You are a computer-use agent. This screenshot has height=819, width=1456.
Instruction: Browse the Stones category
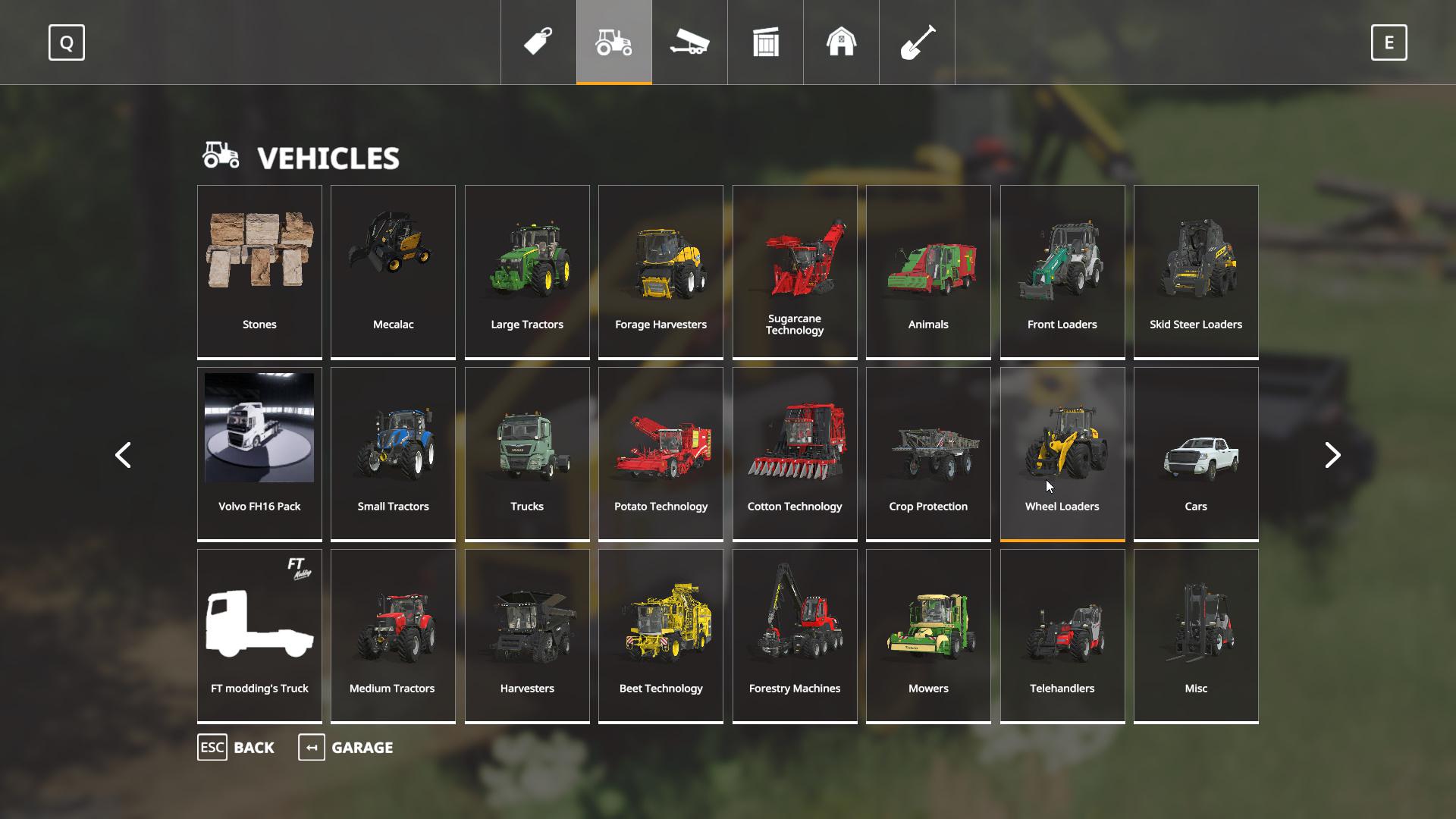click(x=259, y=271)
